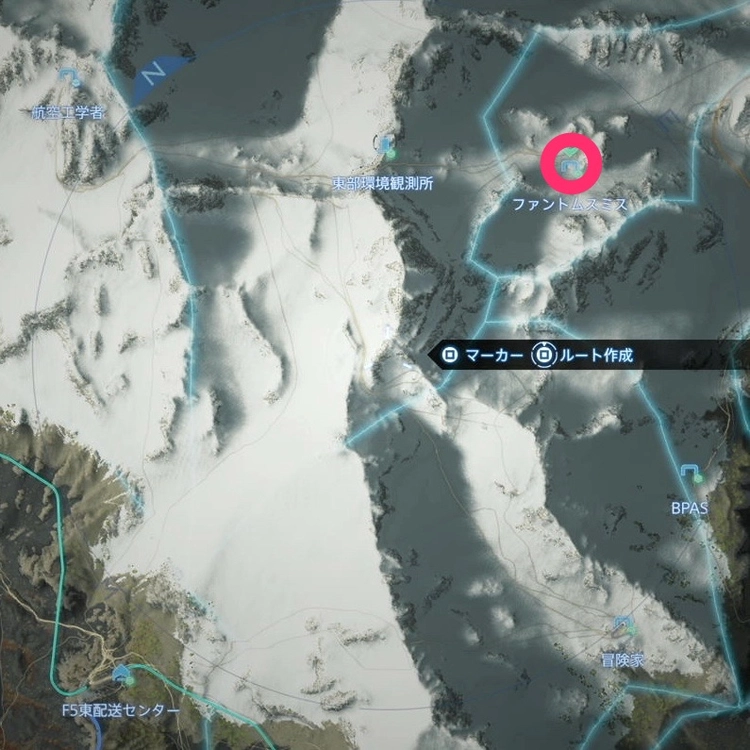Select the ファントムスミス facility marker
The height and width of the screenshot is (750, 750).
[x=571, y=165]
